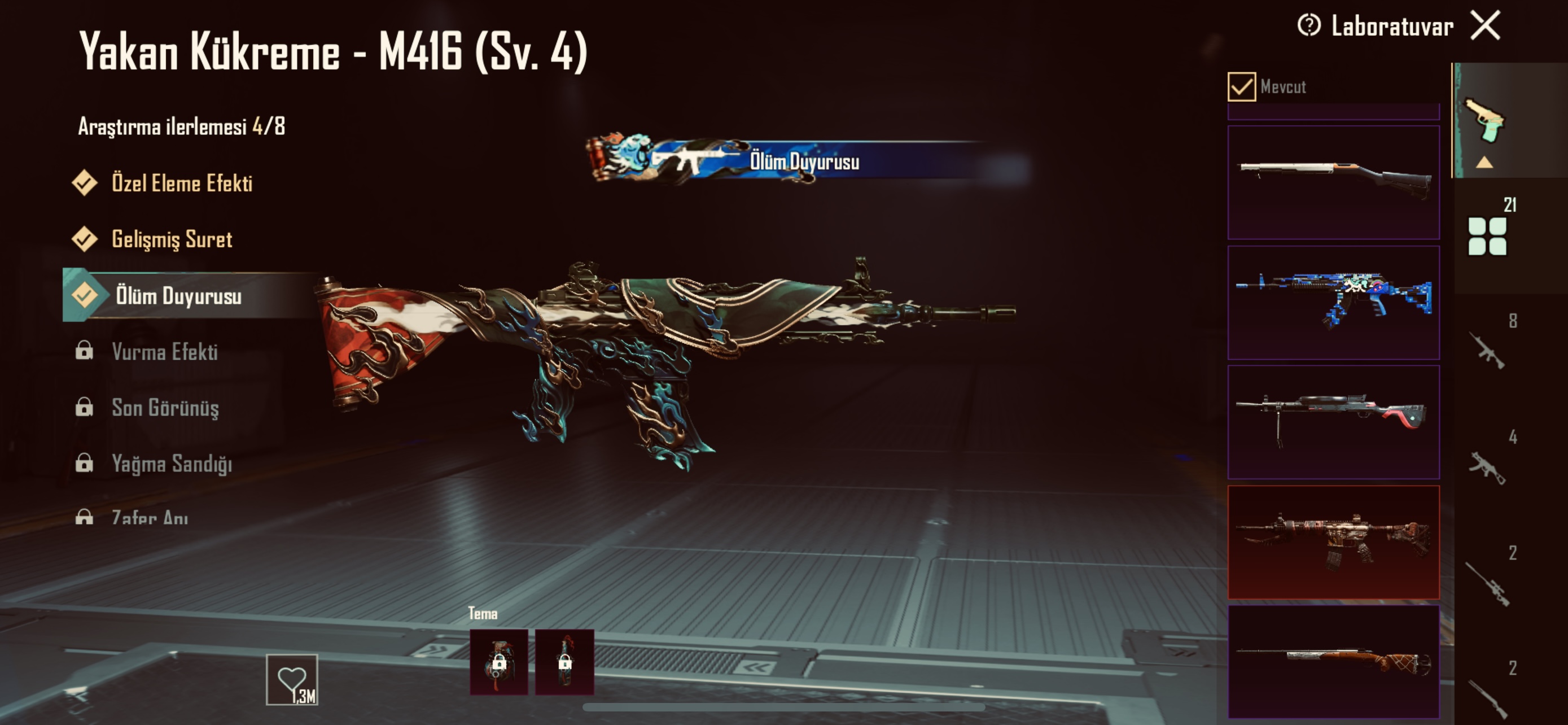Screen dimensions: 1568x725
Task: Switch to the pistol category tab
Action: point(1484,122)
